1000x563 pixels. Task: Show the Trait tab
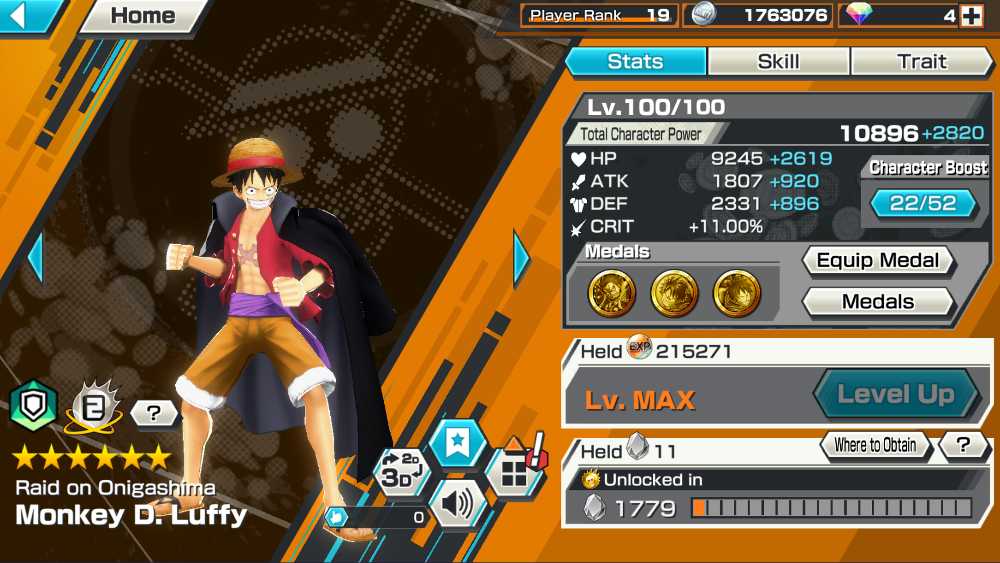coord(921,62)
